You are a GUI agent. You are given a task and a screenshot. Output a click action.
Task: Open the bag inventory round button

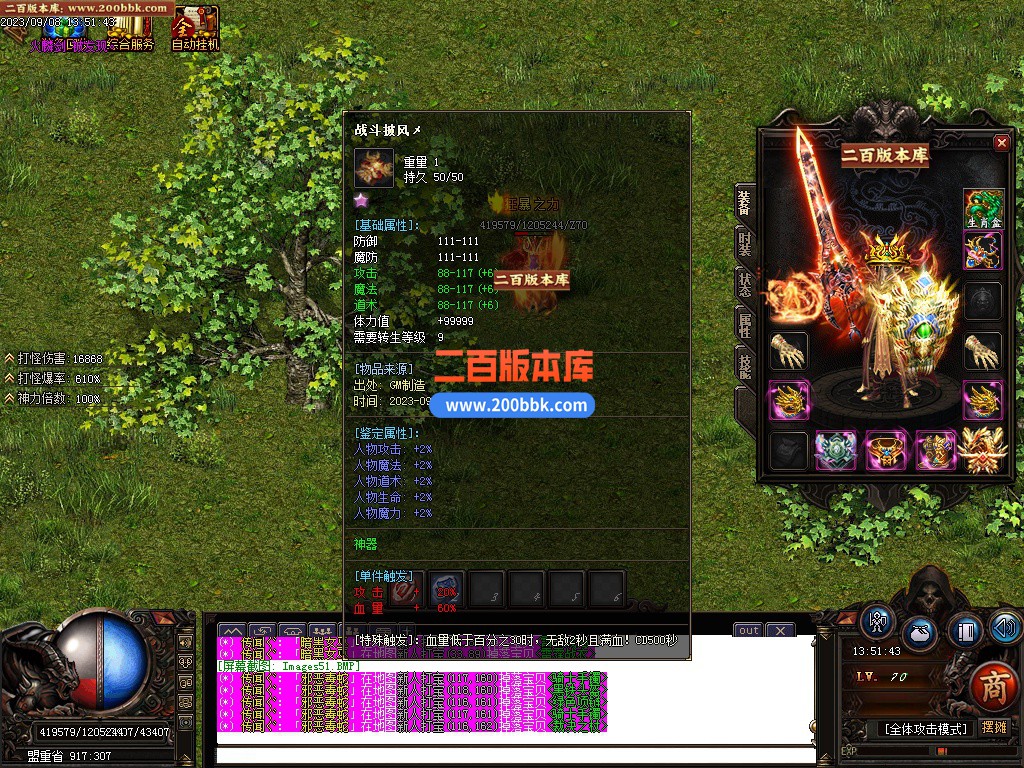click(x=920, y=634)
